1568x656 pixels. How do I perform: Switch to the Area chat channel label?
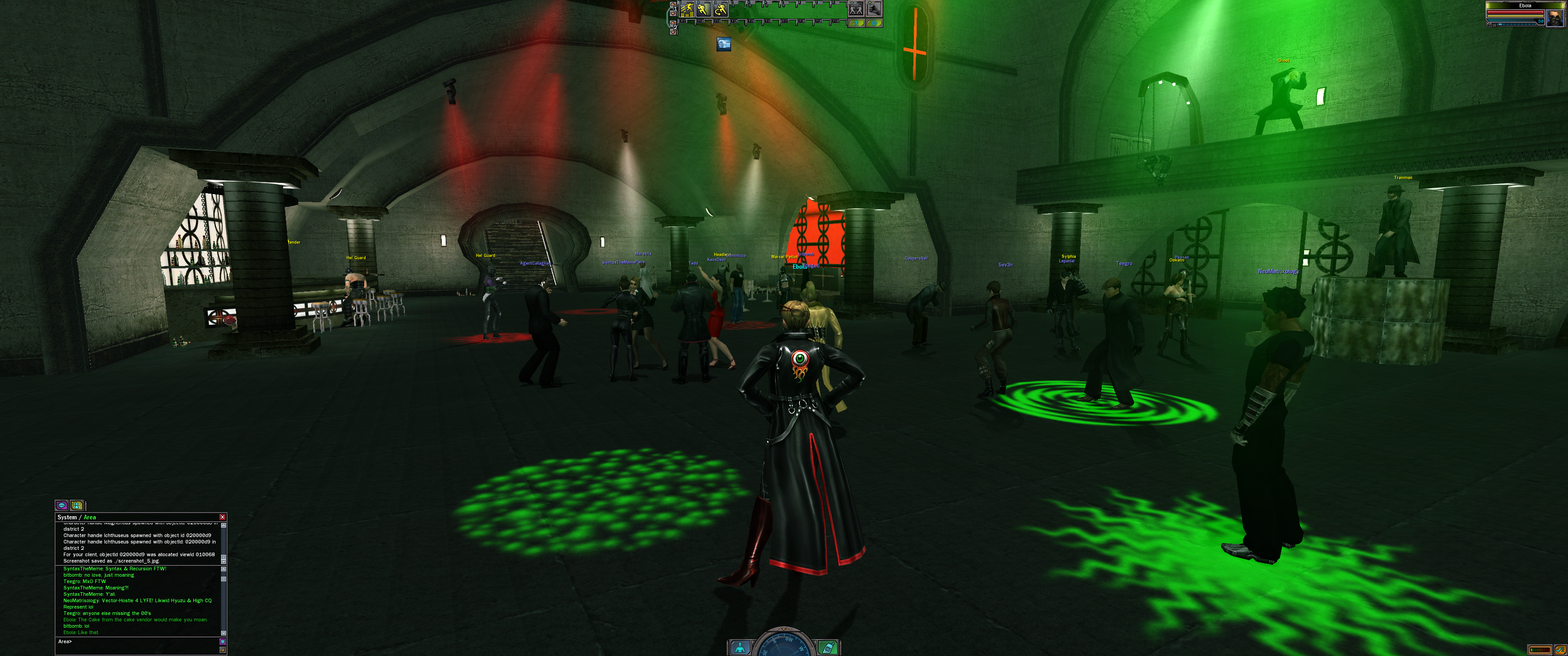point(89,517)
